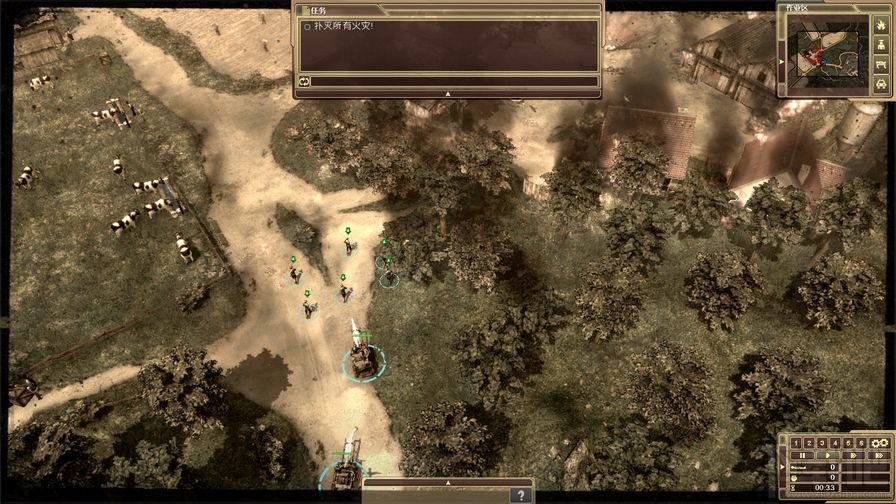Pause the game speed

(802, 456)
